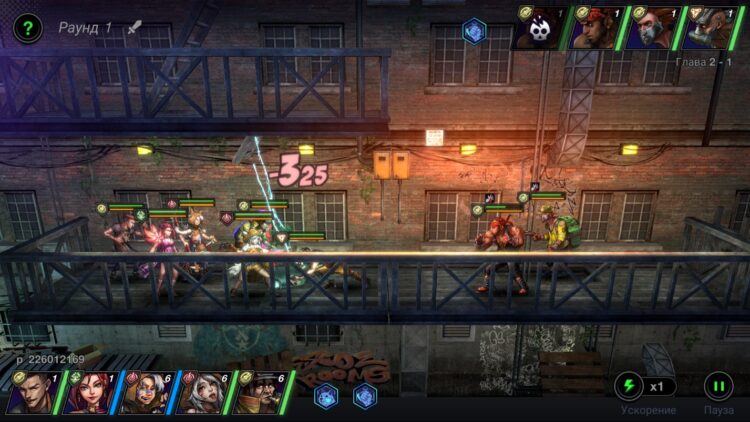Select the grey-bearded old enemy portrait
750x422 pixels.
point(708,28)
